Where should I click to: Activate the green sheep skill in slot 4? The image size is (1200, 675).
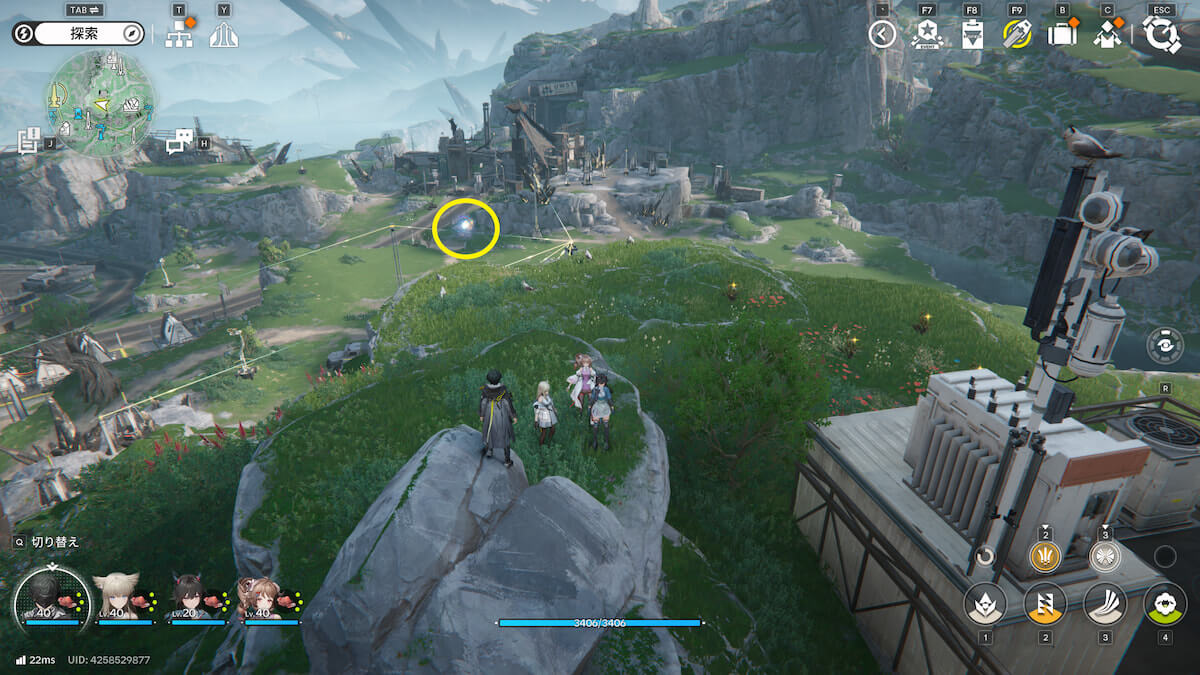coord(1164,604)
